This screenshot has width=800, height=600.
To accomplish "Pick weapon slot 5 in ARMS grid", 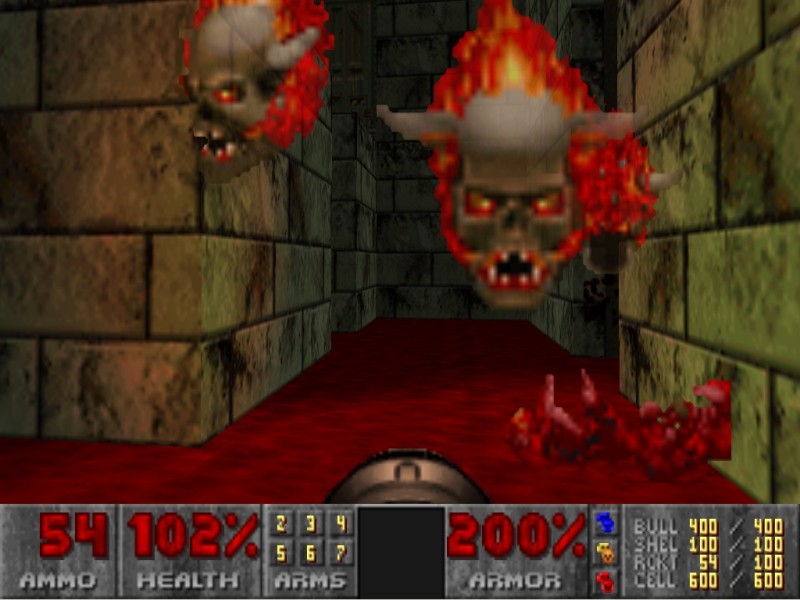I will pos(281,552).
